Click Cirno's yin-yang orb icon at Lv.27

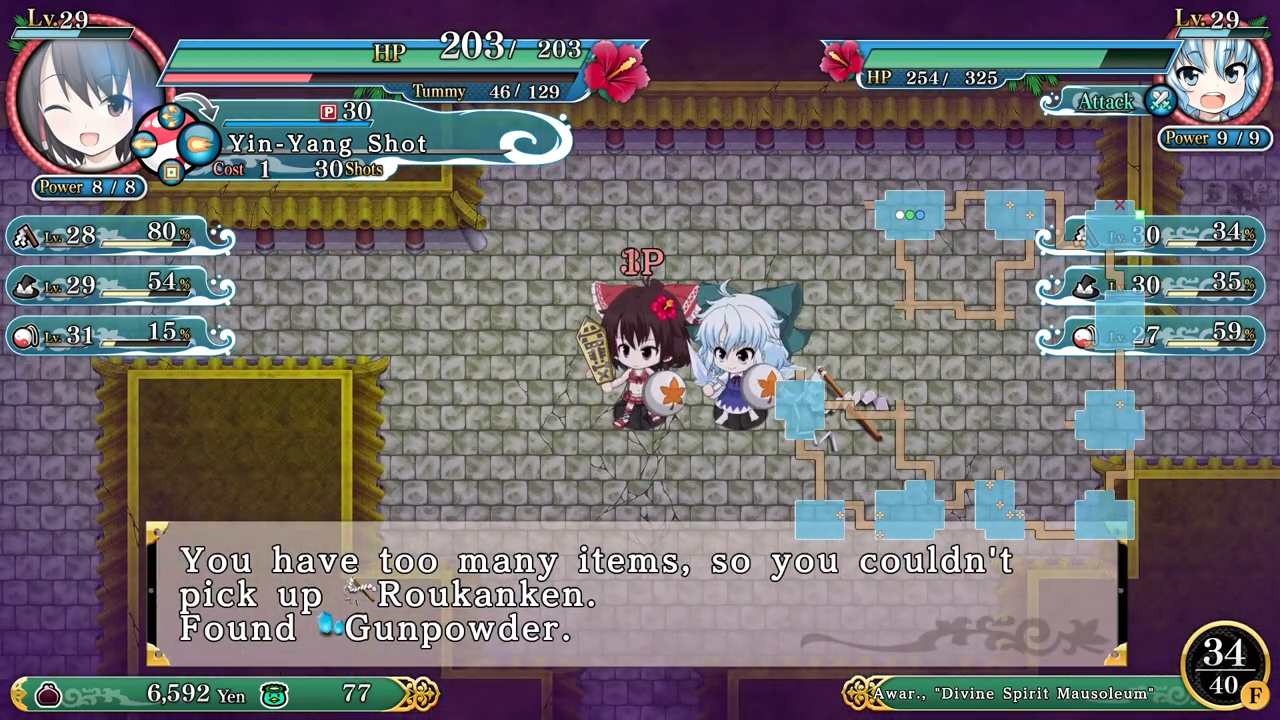[x=1085, y=337]
